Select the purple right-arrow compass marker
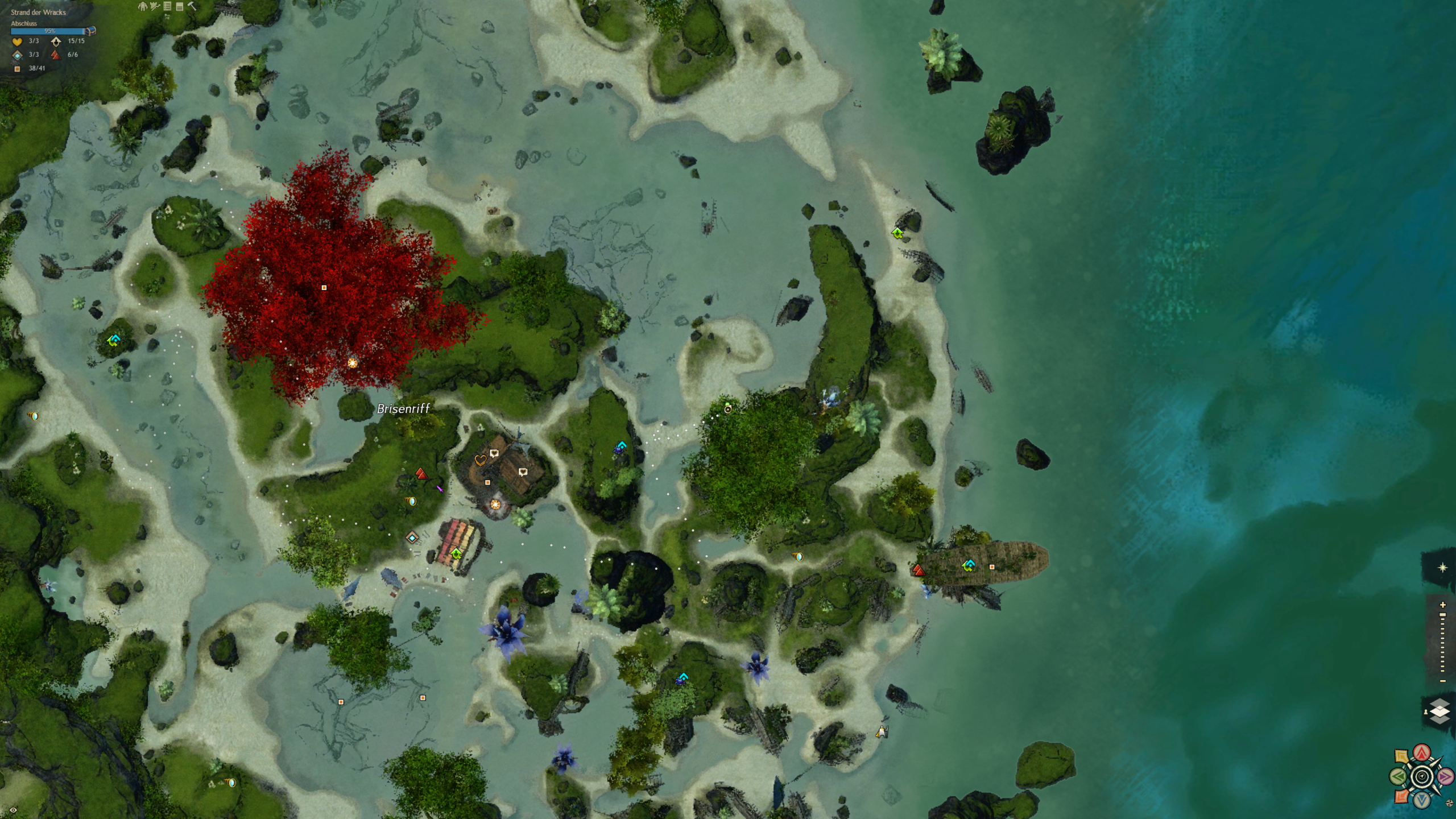The height and width of the screenshot is (819, 1456). [1445, 776]
